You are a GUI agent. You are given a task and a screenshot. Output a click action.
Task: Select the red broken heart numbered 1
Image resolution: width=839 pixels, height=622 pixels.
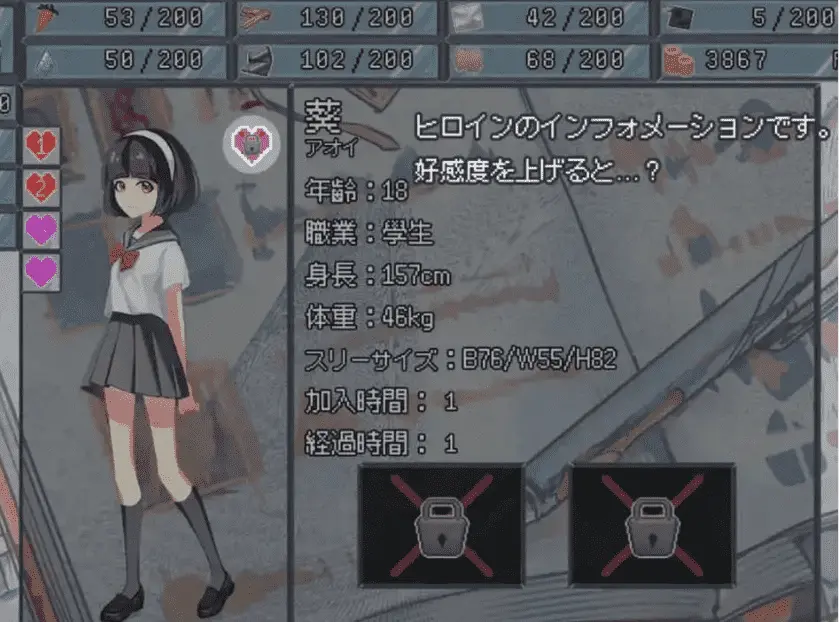[x=41, y=146]
